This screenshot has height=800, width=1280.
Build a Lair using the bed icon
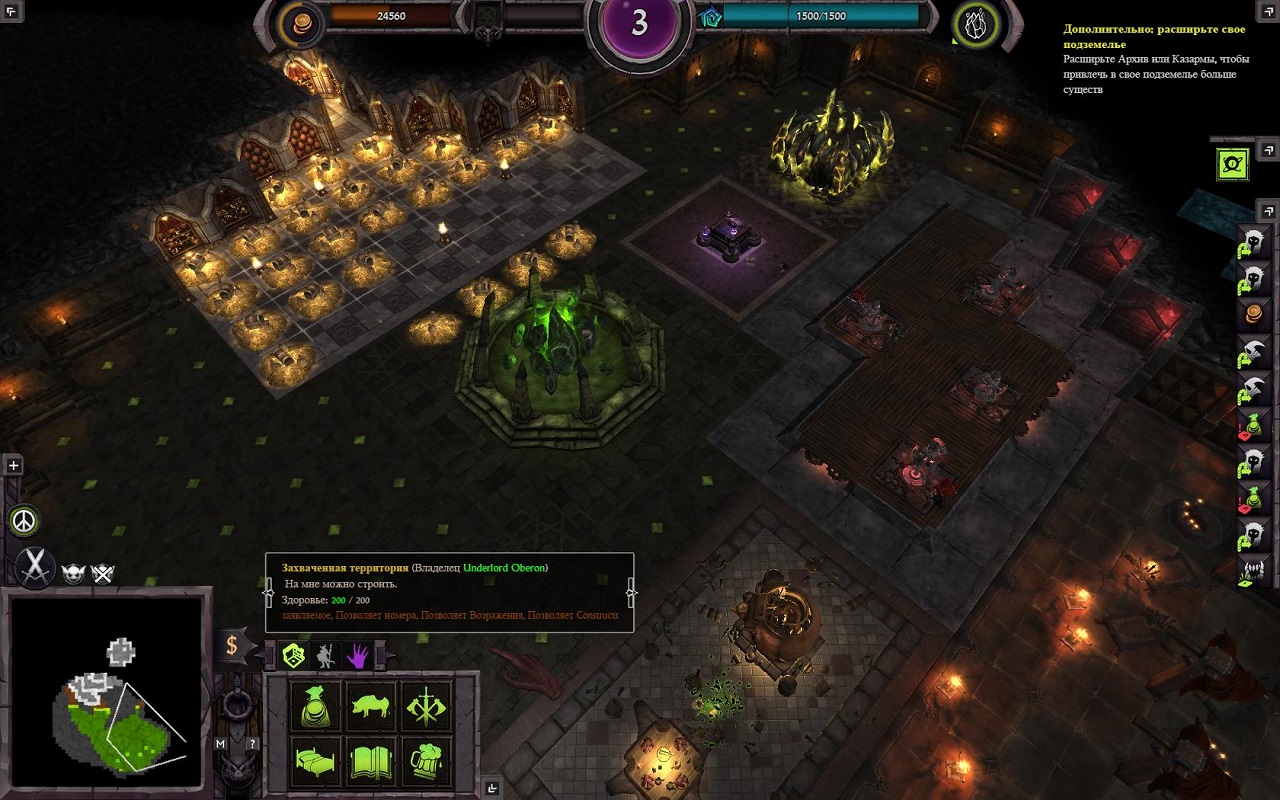coord(316,761)
